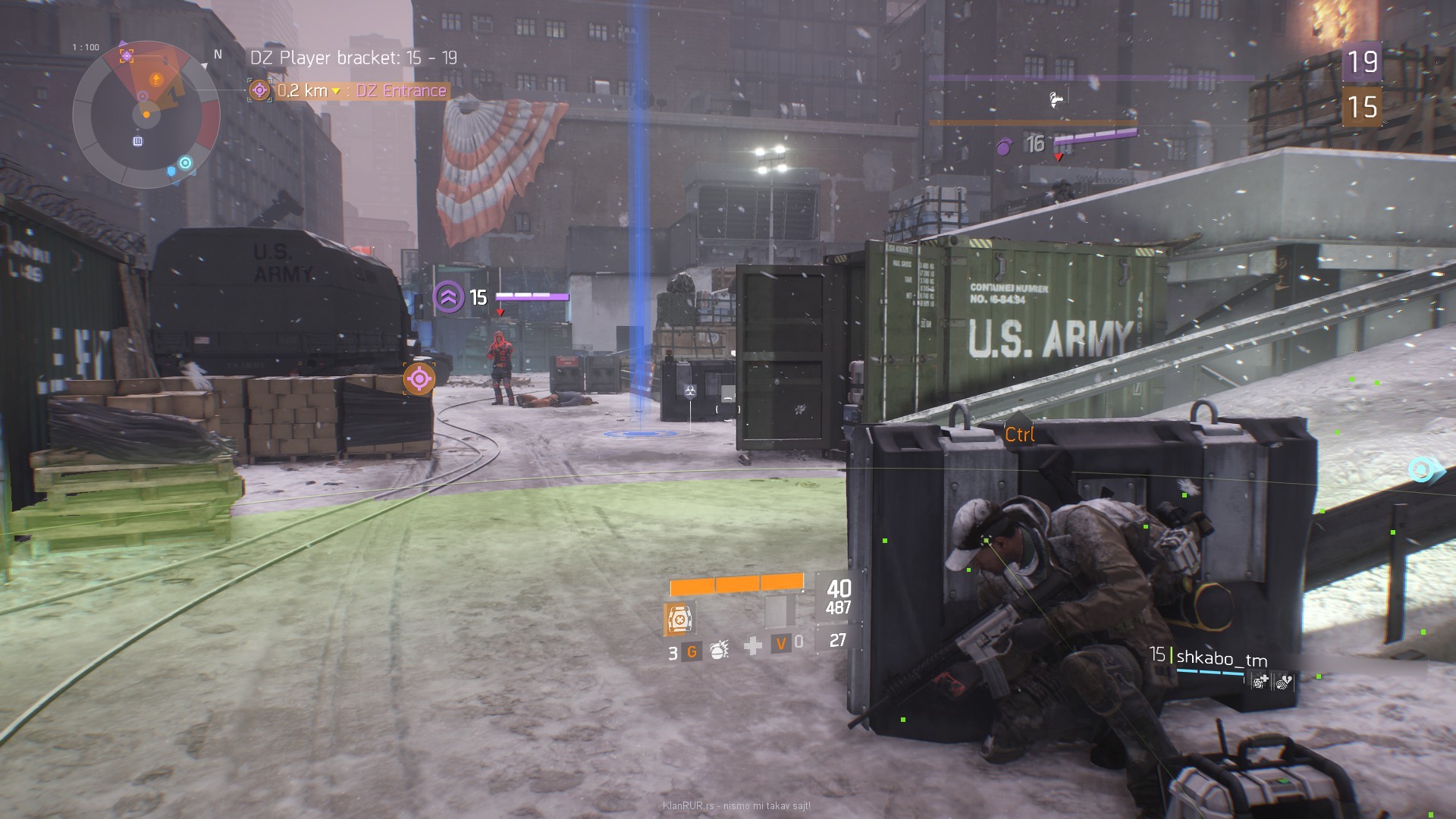This screenshot has width=1456, height=819.
Task: Select the level 15 rogue rank chevron icon
Action: pyautogui.click(x=448, y=297)
